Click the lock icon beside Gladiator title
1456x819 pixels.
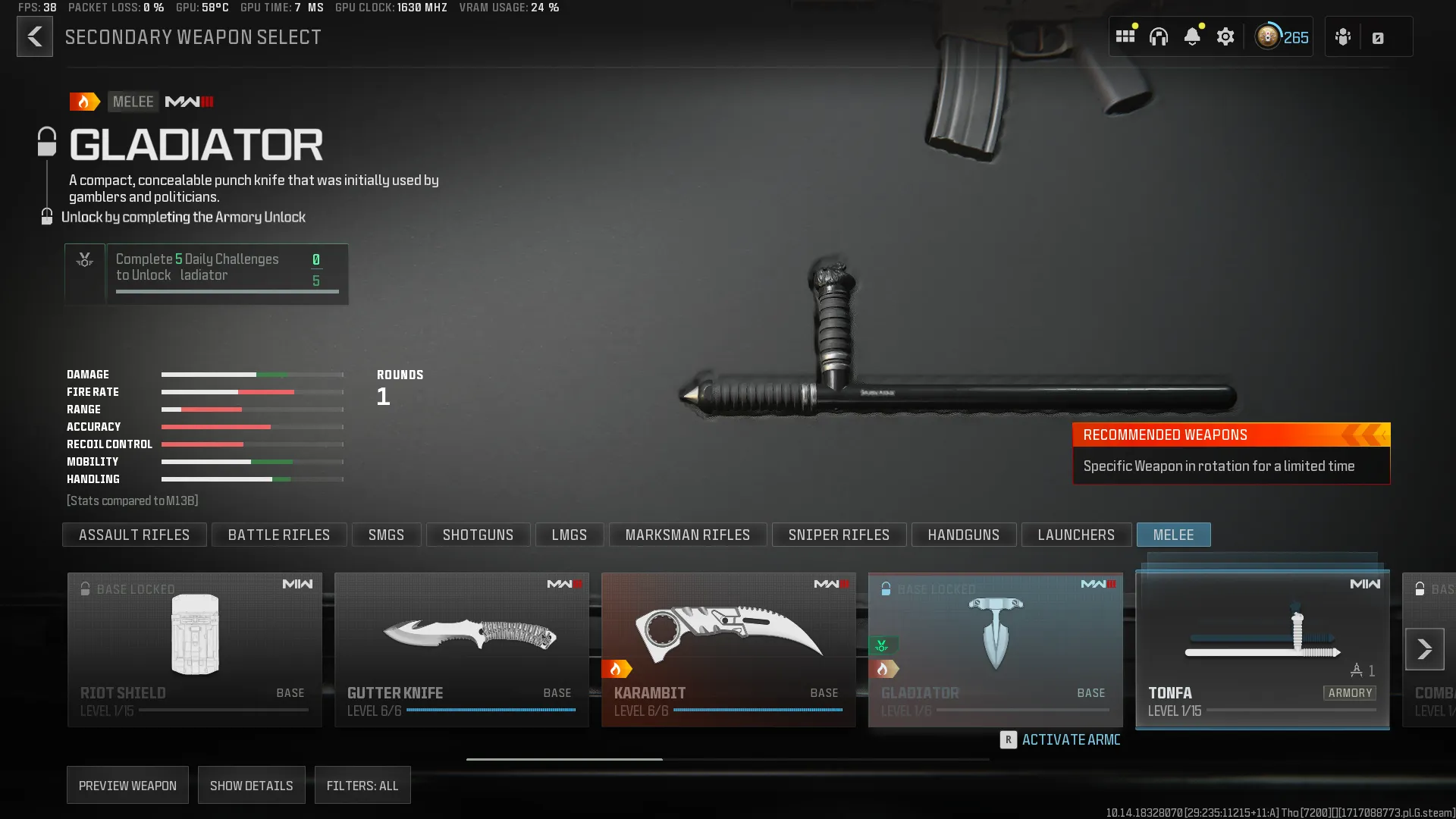click(x=48, y=140)
